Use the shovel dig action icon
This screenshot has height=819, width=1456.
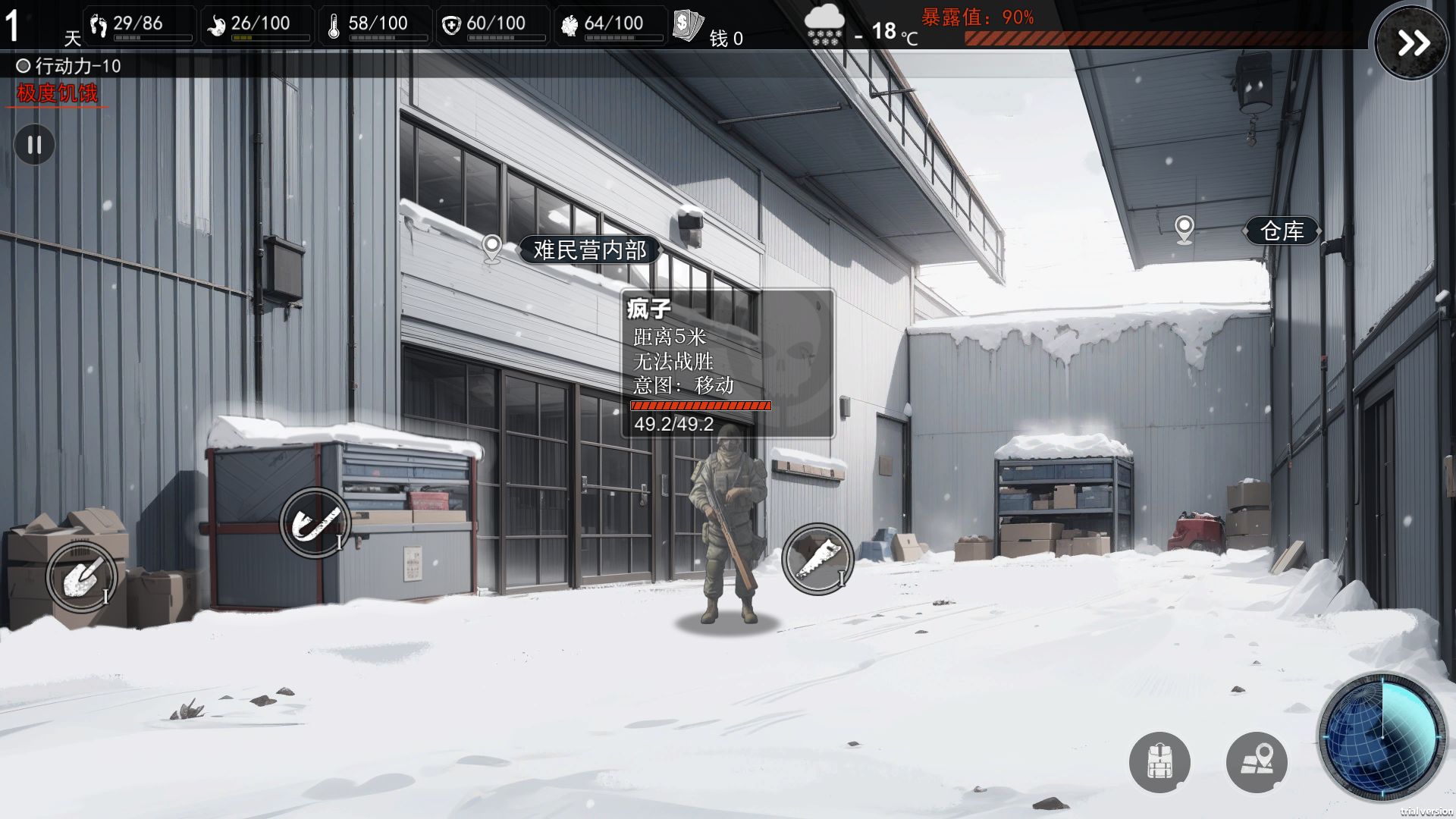coord(81,578)
